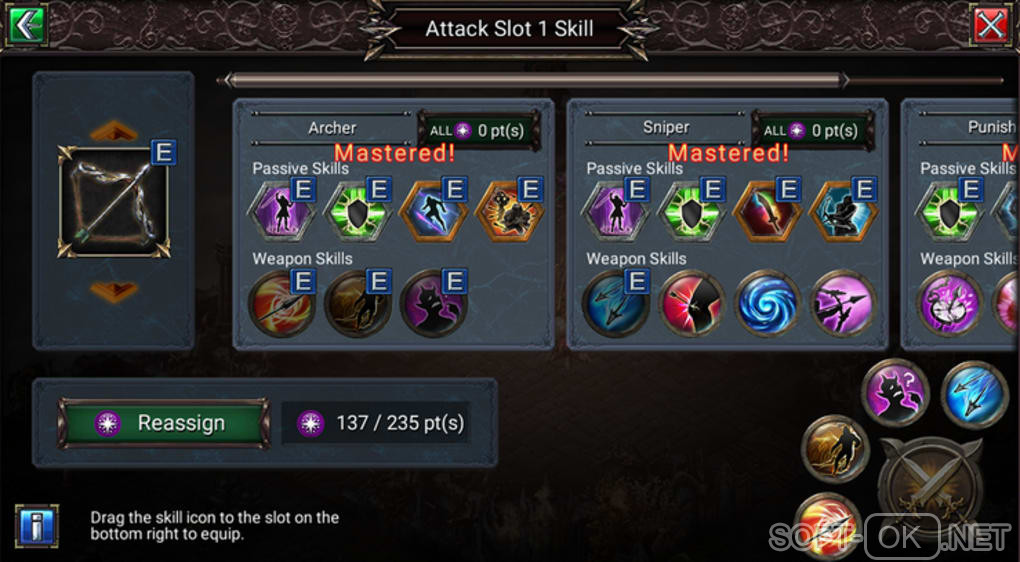Select the Punisher class pink weapon skill
The height and width of the screenshot is (562, 1020).
coord(950,305)
